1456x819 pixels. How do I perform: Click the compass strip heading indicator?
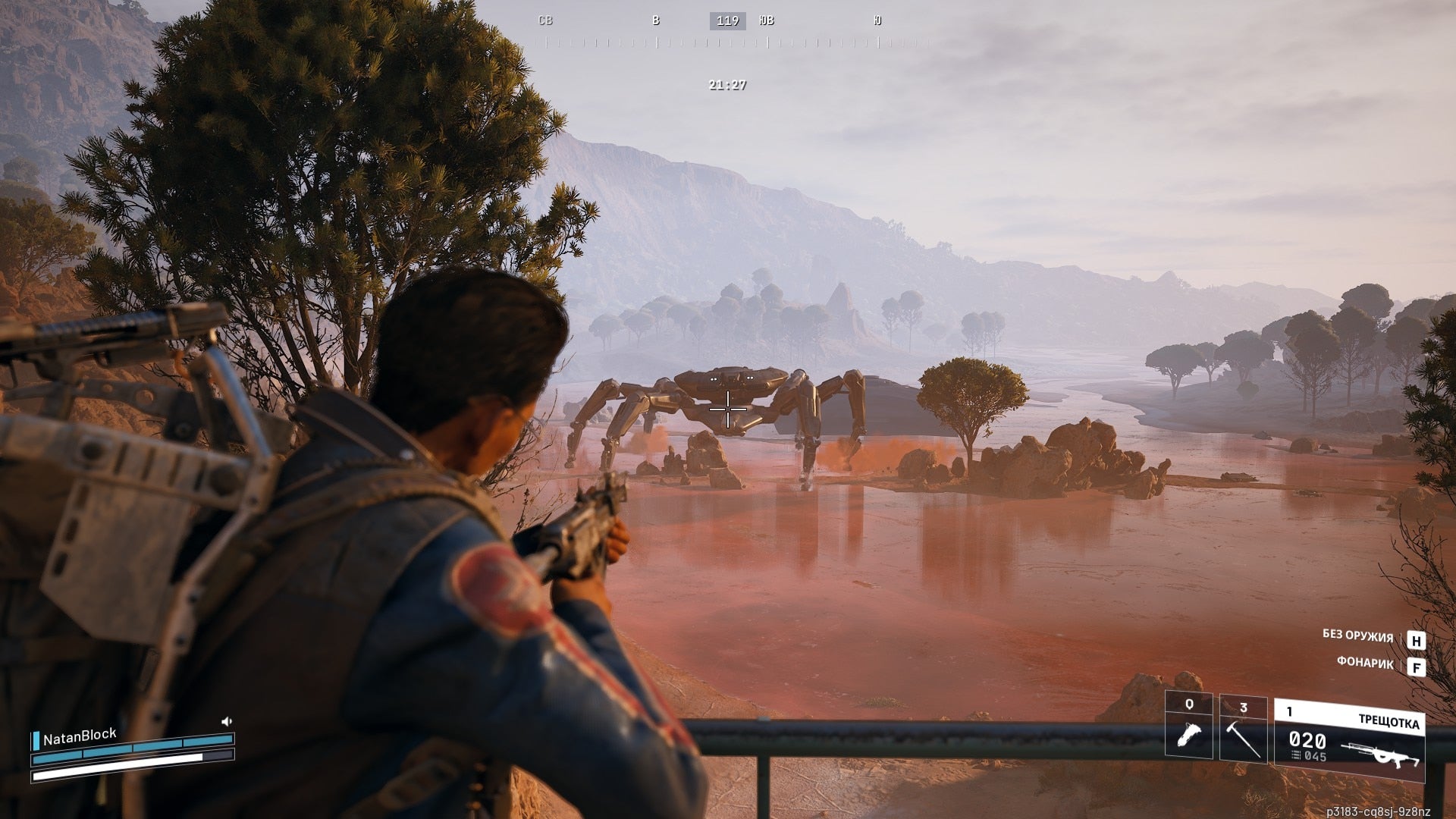pos(727,21)
